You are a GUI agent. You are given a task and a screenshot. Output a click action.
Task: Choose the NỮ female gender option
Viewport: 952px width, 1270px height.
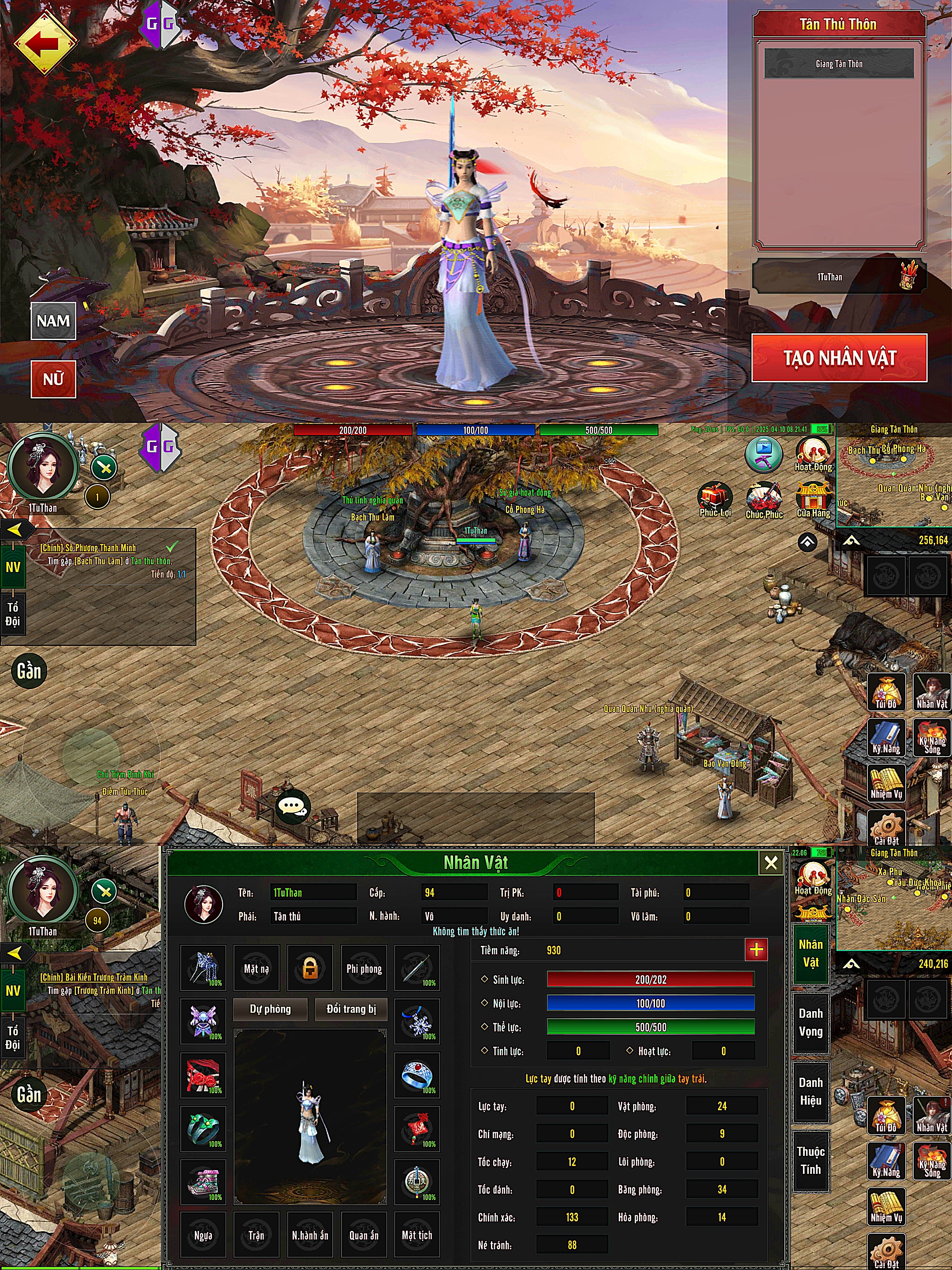point(53,379)
